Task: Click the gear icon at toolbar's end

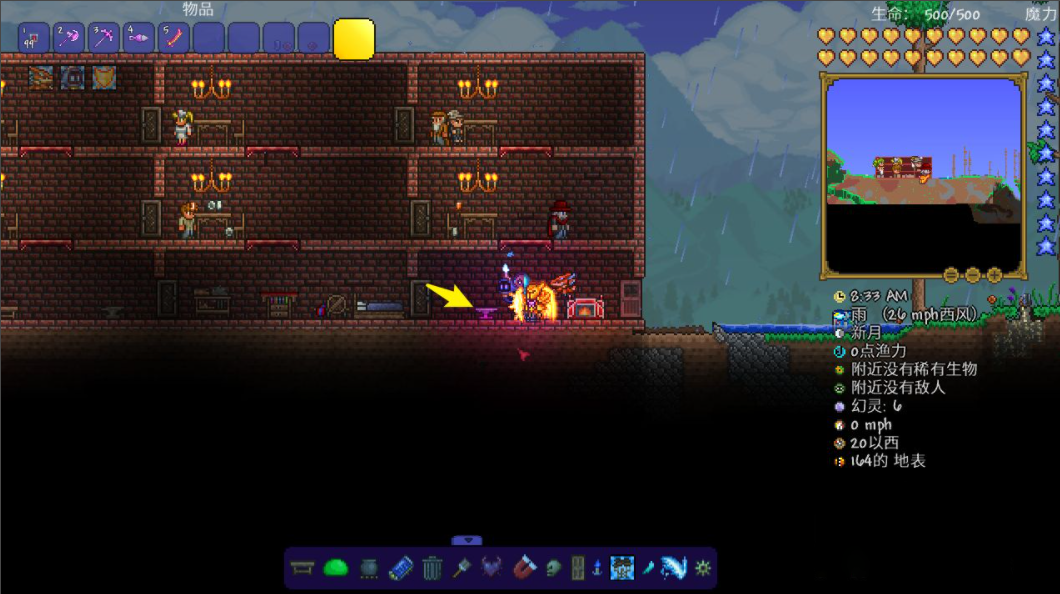Action: (703, 568)
